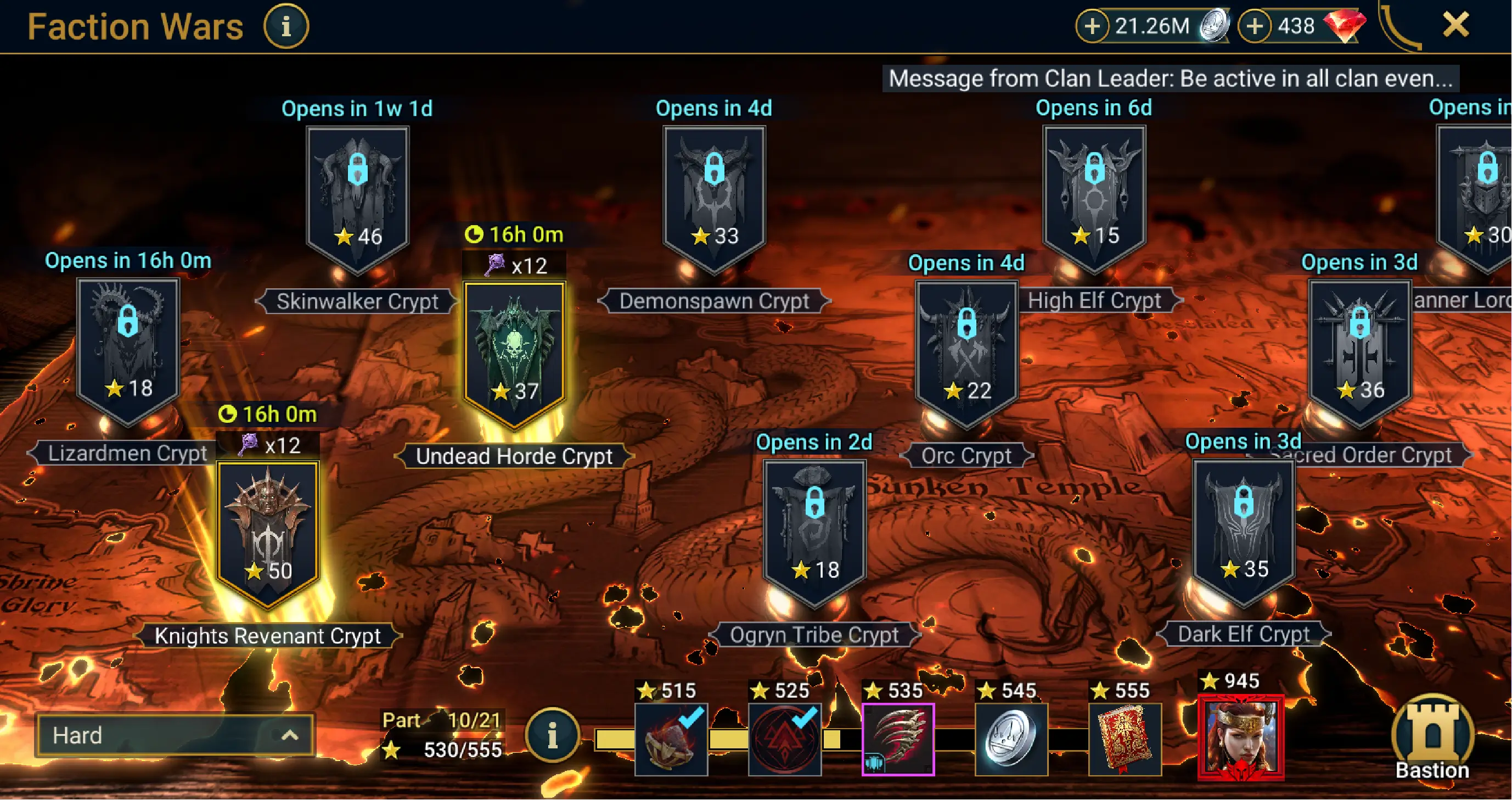View the 945-star champion reward

(1241, 737)
